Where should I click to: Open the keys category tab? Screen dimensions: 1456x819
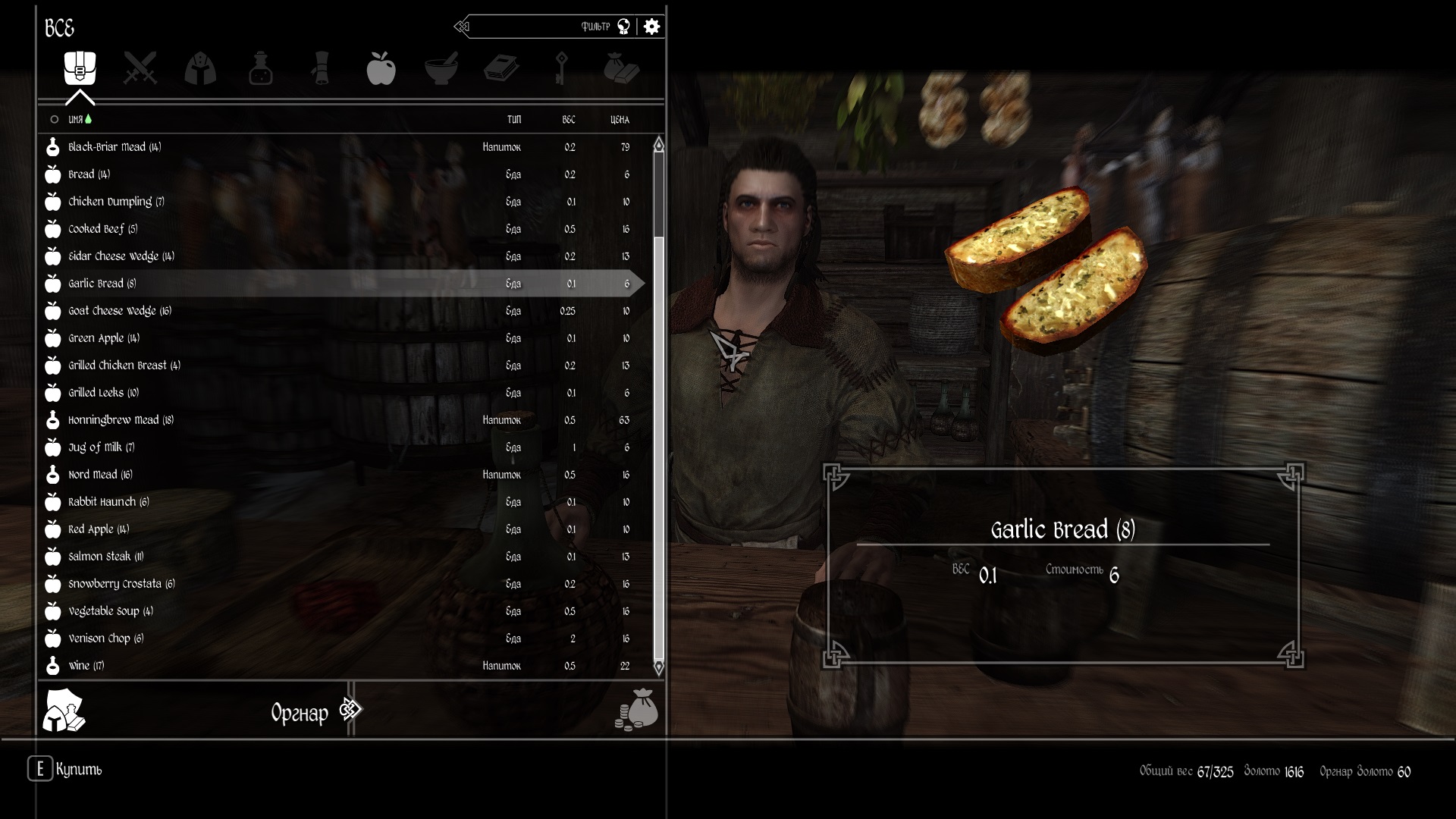561,68
